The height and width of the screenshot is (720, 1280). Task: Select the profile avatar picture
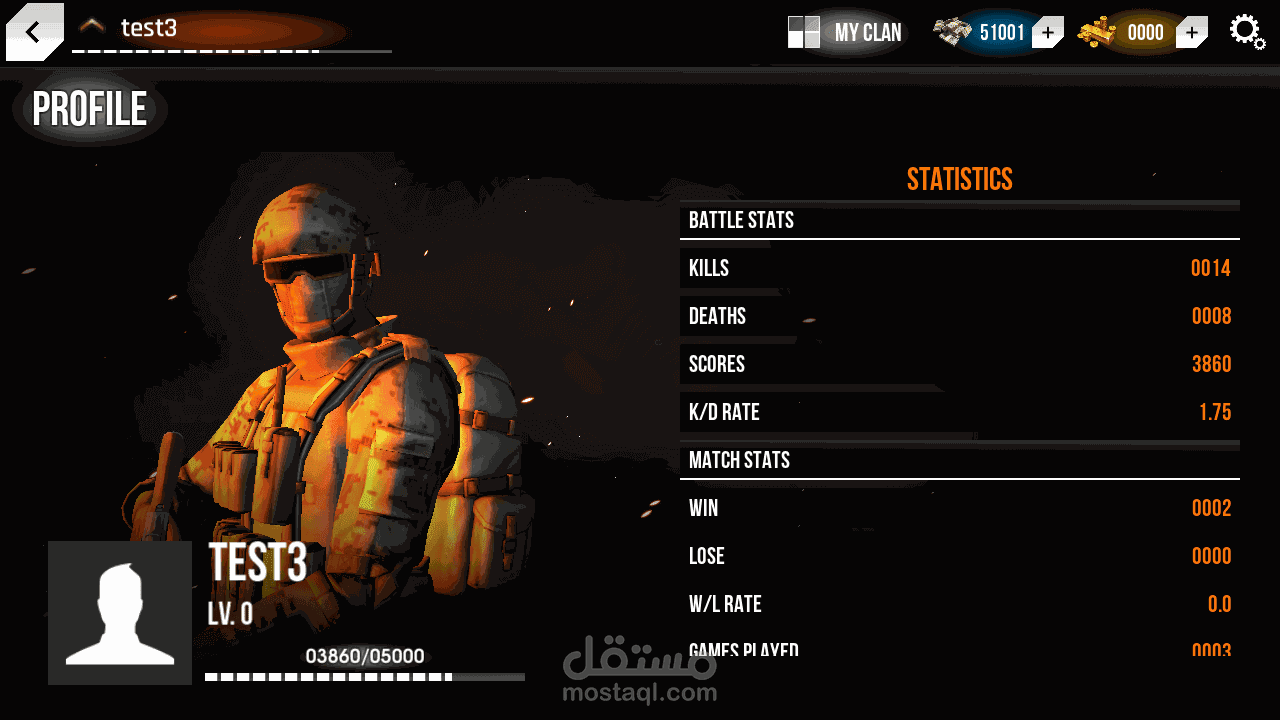120,613
